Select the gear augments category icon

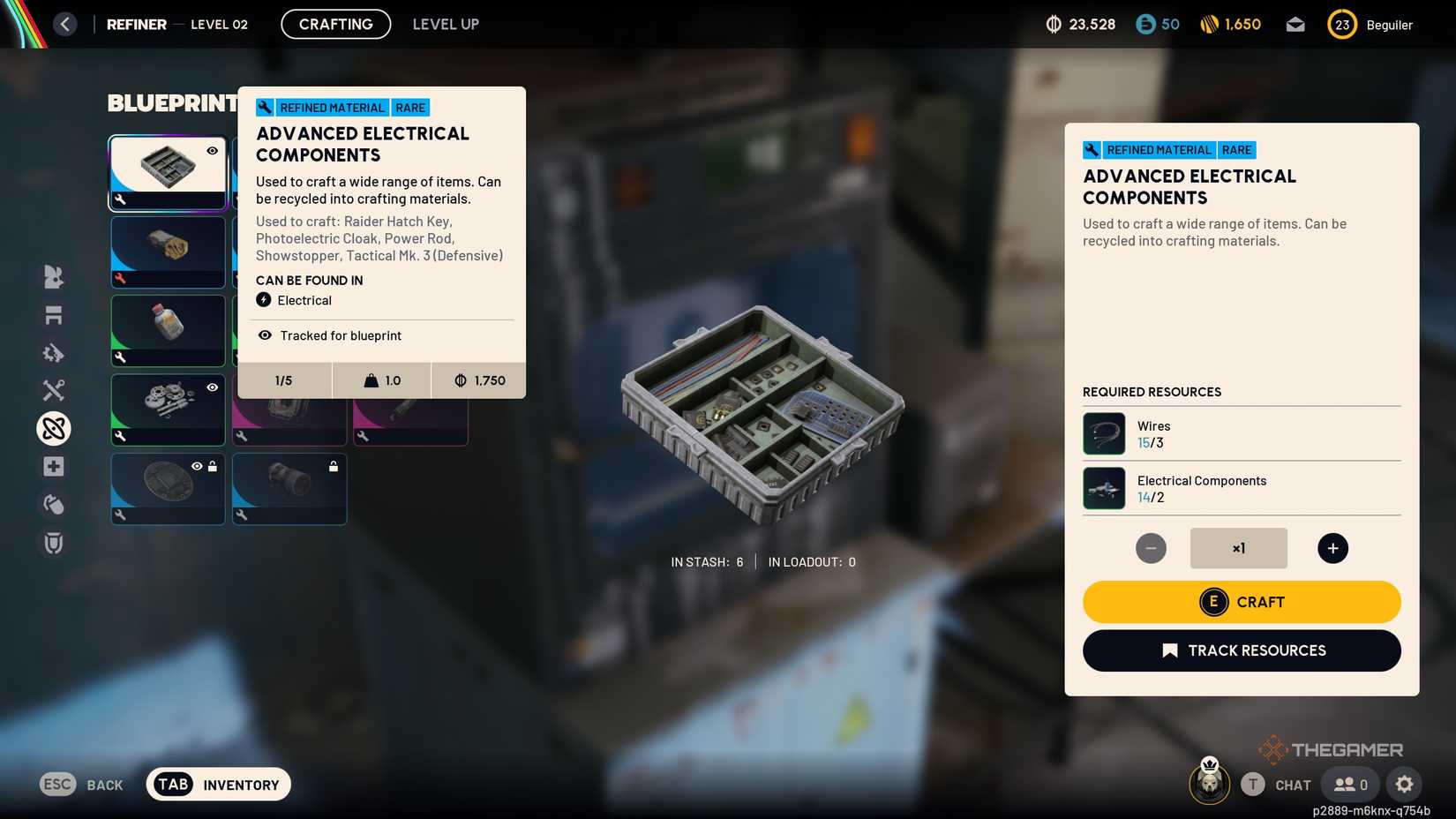(53, 352)
